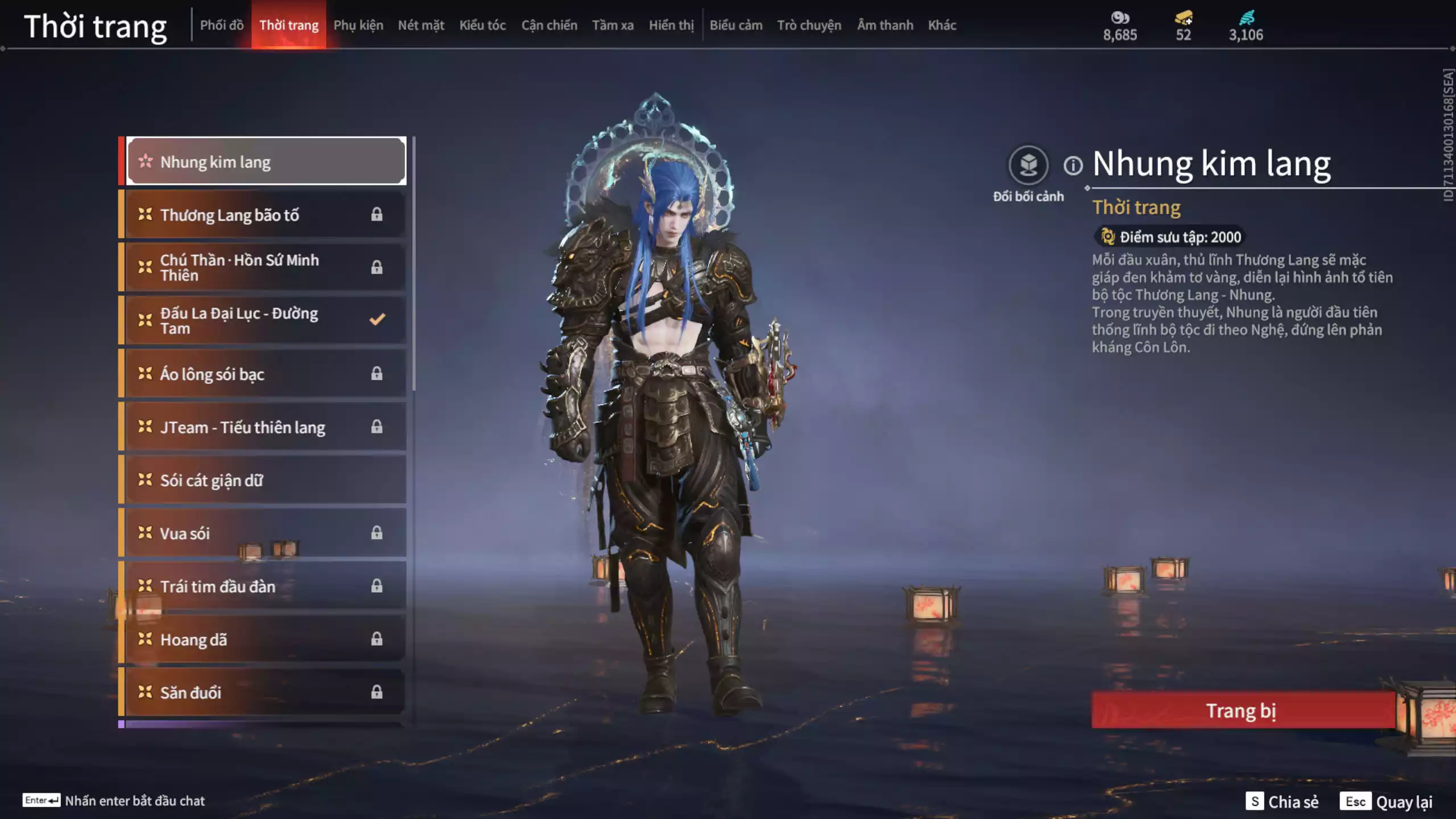Image resolution: width=1456 pixels, height=819 pixels.
Task: Select the Trò chuyện tab
Action: [809, 25]
